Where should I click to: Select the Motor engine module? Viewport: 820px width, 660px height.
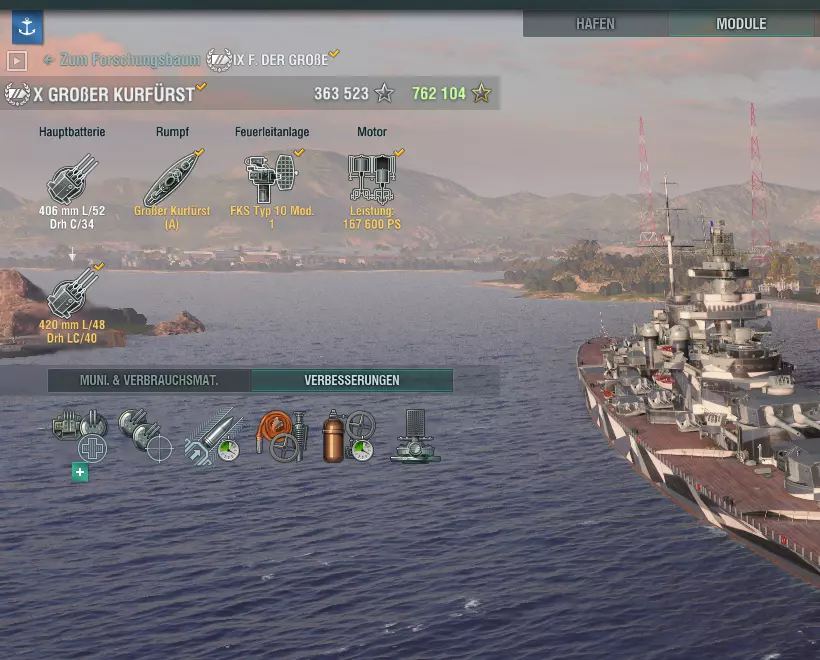371,182
